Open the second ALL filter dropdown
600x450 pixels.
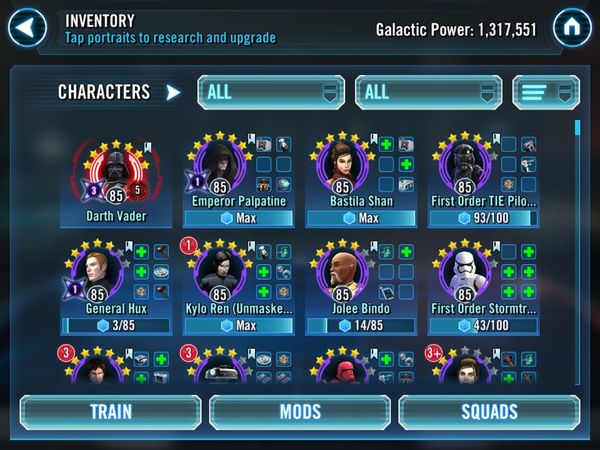click(x=430, y=92)
